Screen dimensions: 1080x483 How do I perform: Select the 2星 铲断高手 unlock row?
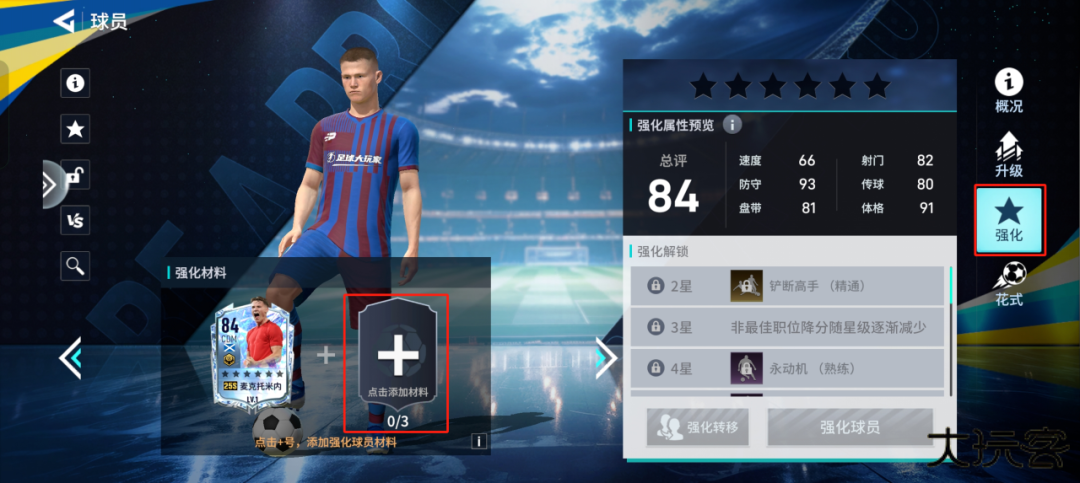pos(788,286)
